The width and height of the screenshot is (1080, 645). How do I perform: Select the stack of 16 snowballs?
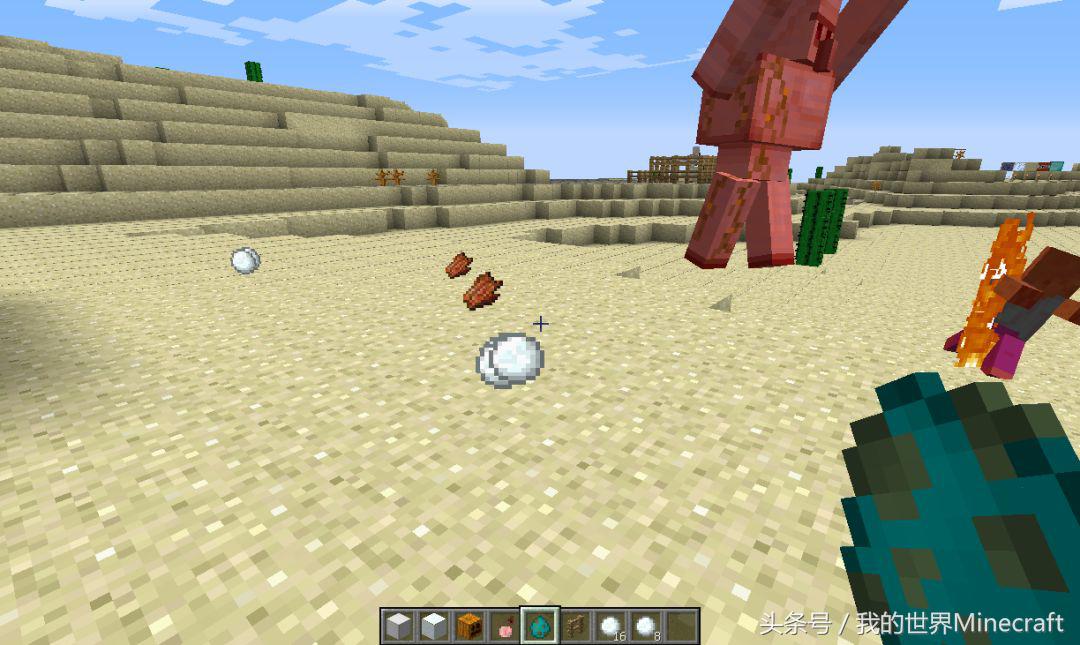(x=610, y=627)
